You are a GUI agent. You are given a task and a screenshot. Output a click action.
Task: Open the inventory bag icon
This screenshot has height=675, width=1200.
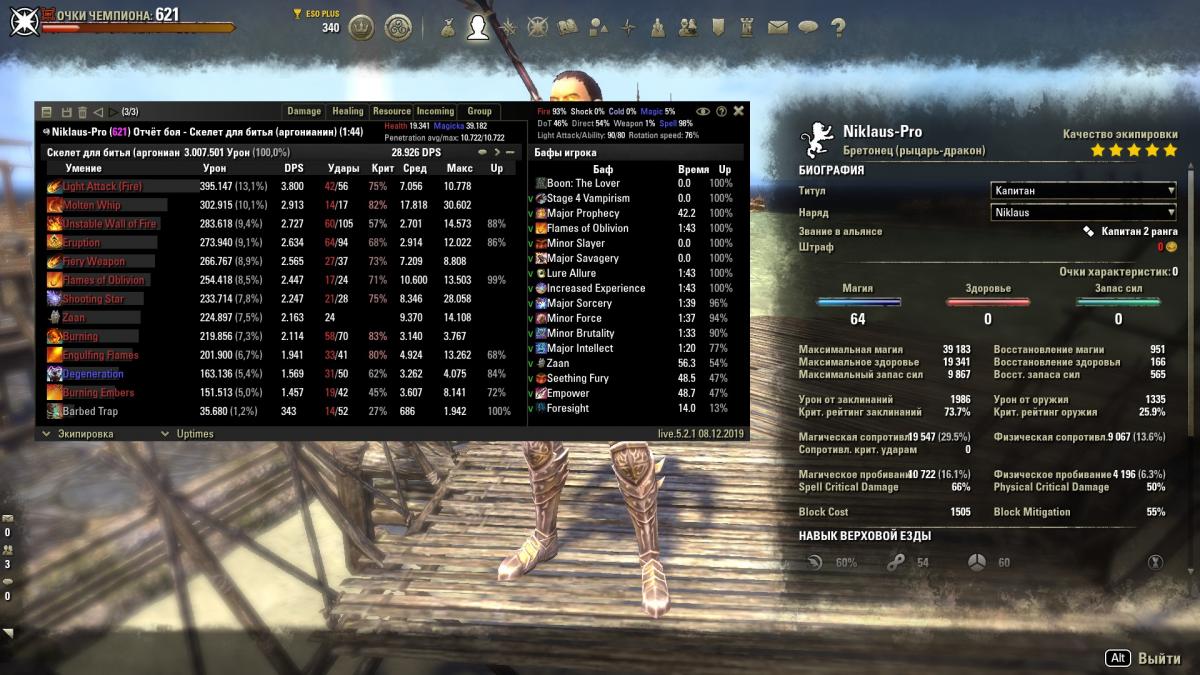coord(446,27)
